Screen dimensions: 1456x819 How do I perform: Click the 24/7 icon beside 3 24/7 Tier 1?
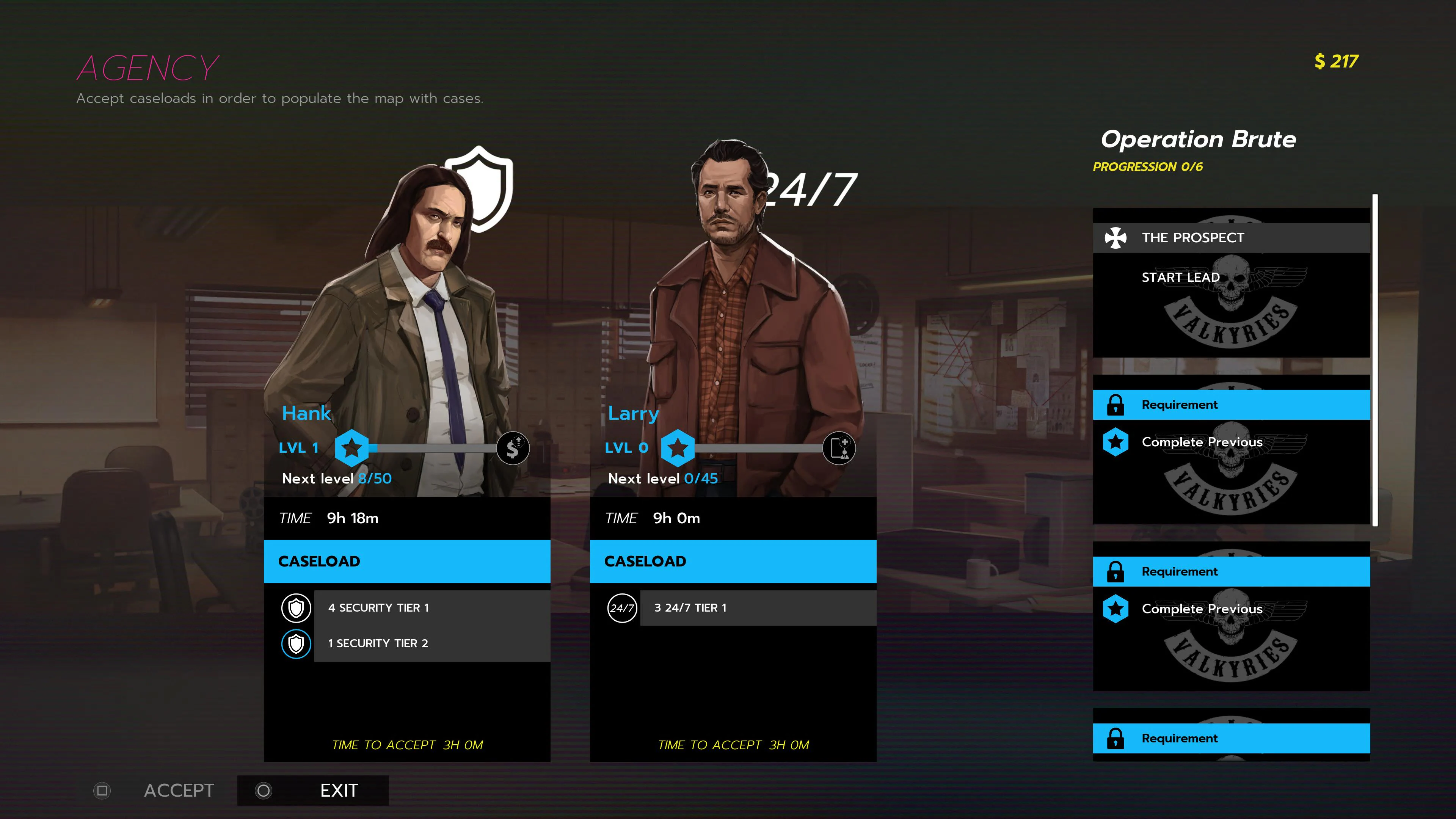(622, 608)
